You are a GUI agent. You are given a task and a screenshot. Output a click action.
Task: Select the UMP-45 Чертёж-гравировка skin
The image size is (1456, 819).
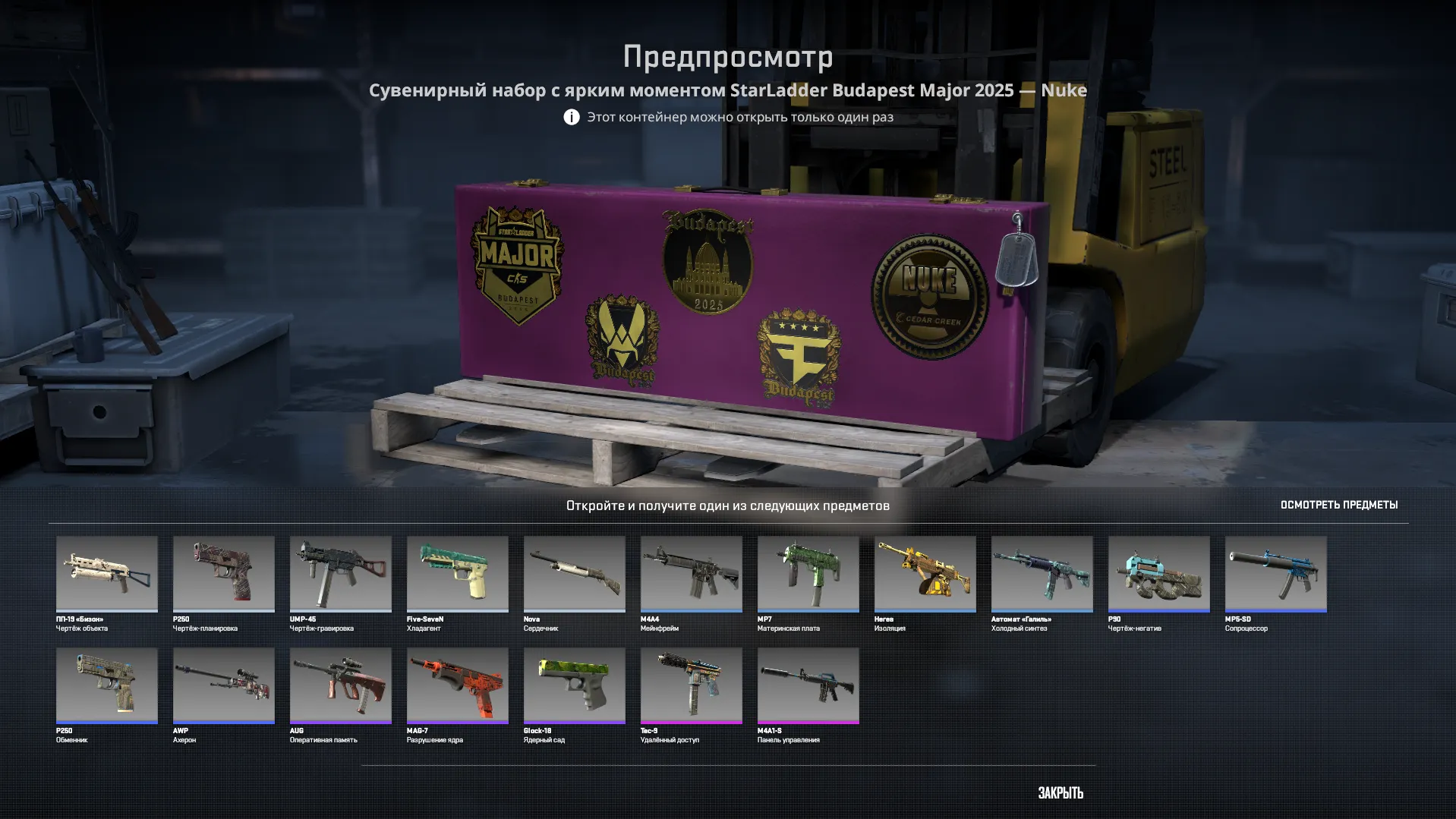[x=340, y=575]
